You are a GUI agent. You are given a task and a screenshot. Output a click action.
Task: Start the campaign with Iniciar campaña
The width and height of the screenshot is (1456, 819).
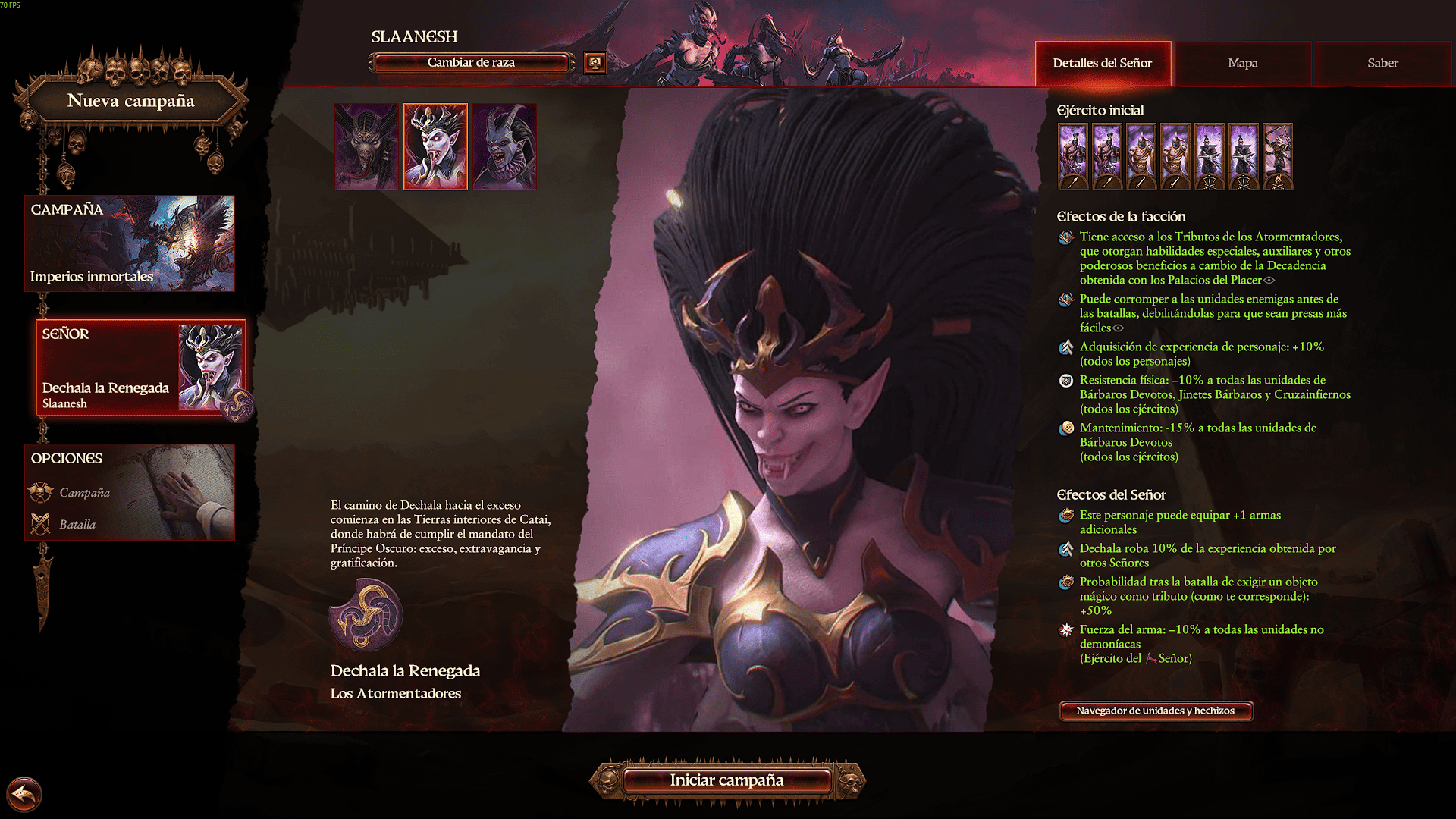(x=726, y=780)
